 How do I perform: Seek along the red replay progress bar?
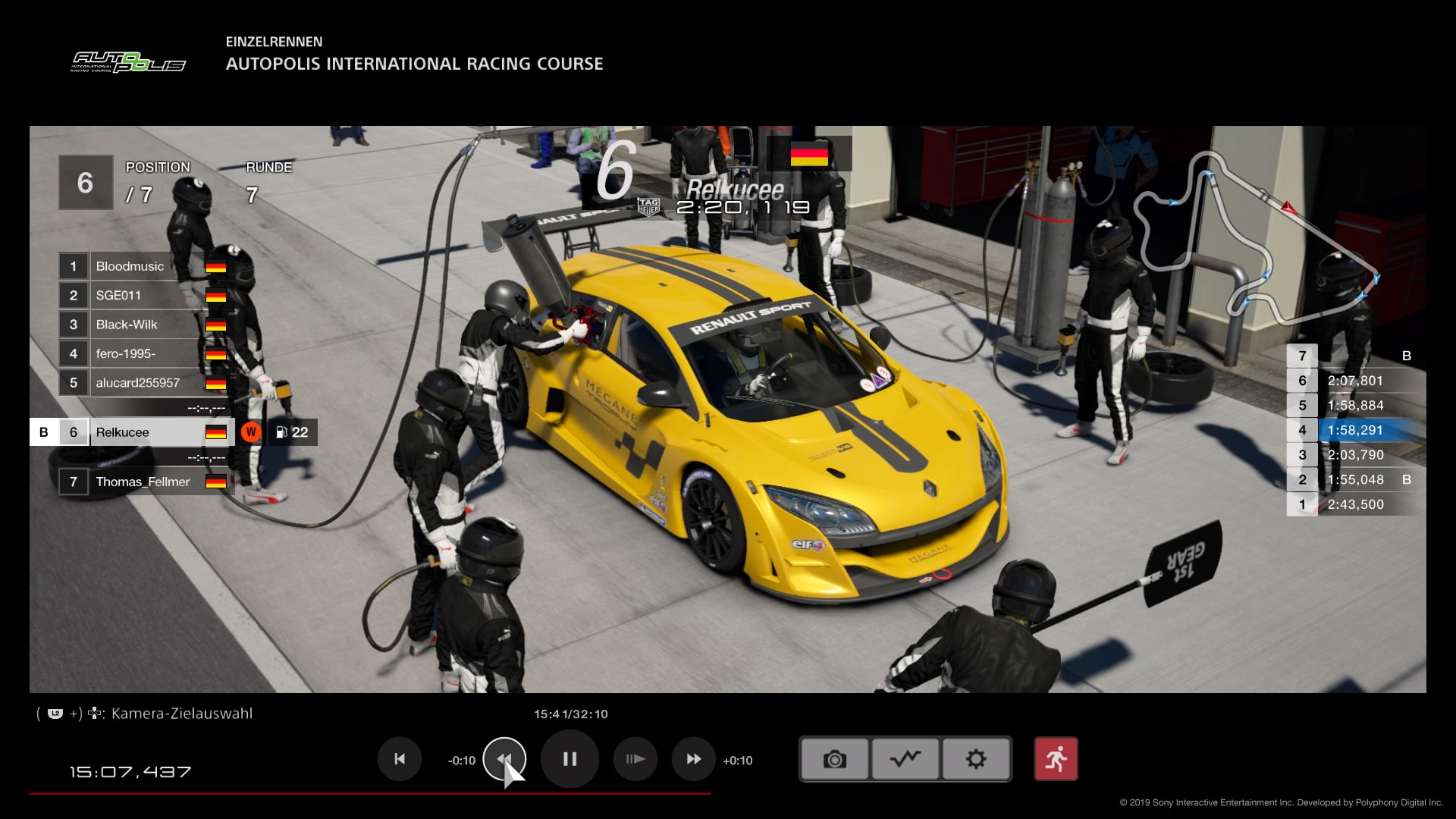coord(370,793)
